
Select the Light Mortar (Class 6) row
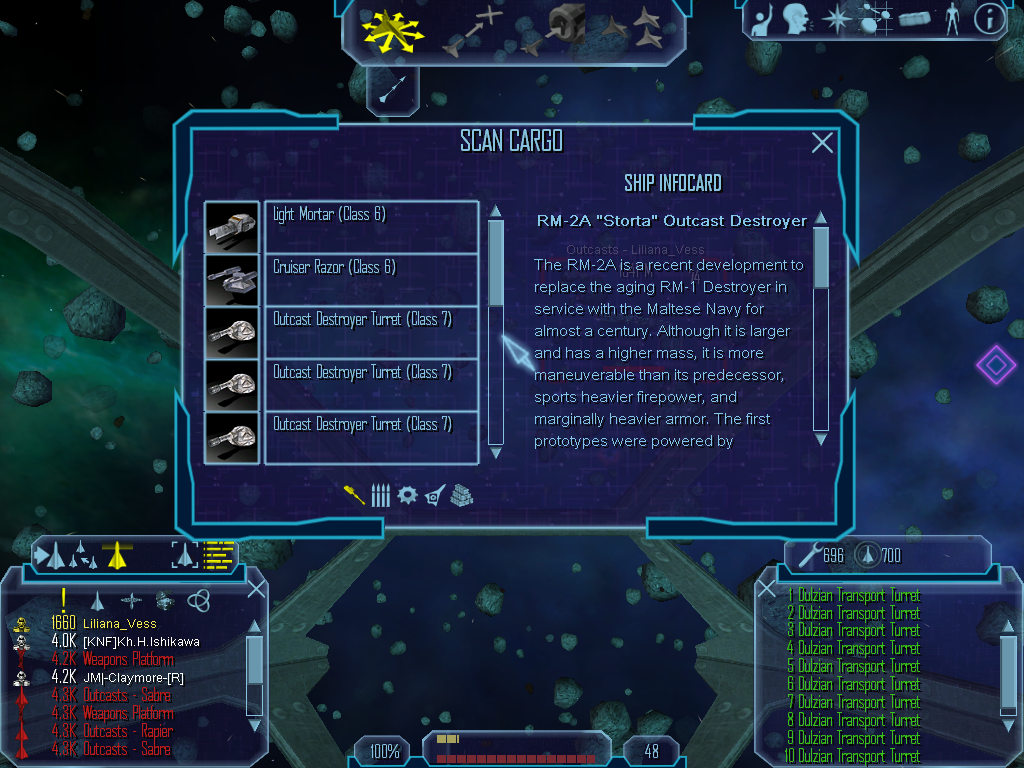371,226
